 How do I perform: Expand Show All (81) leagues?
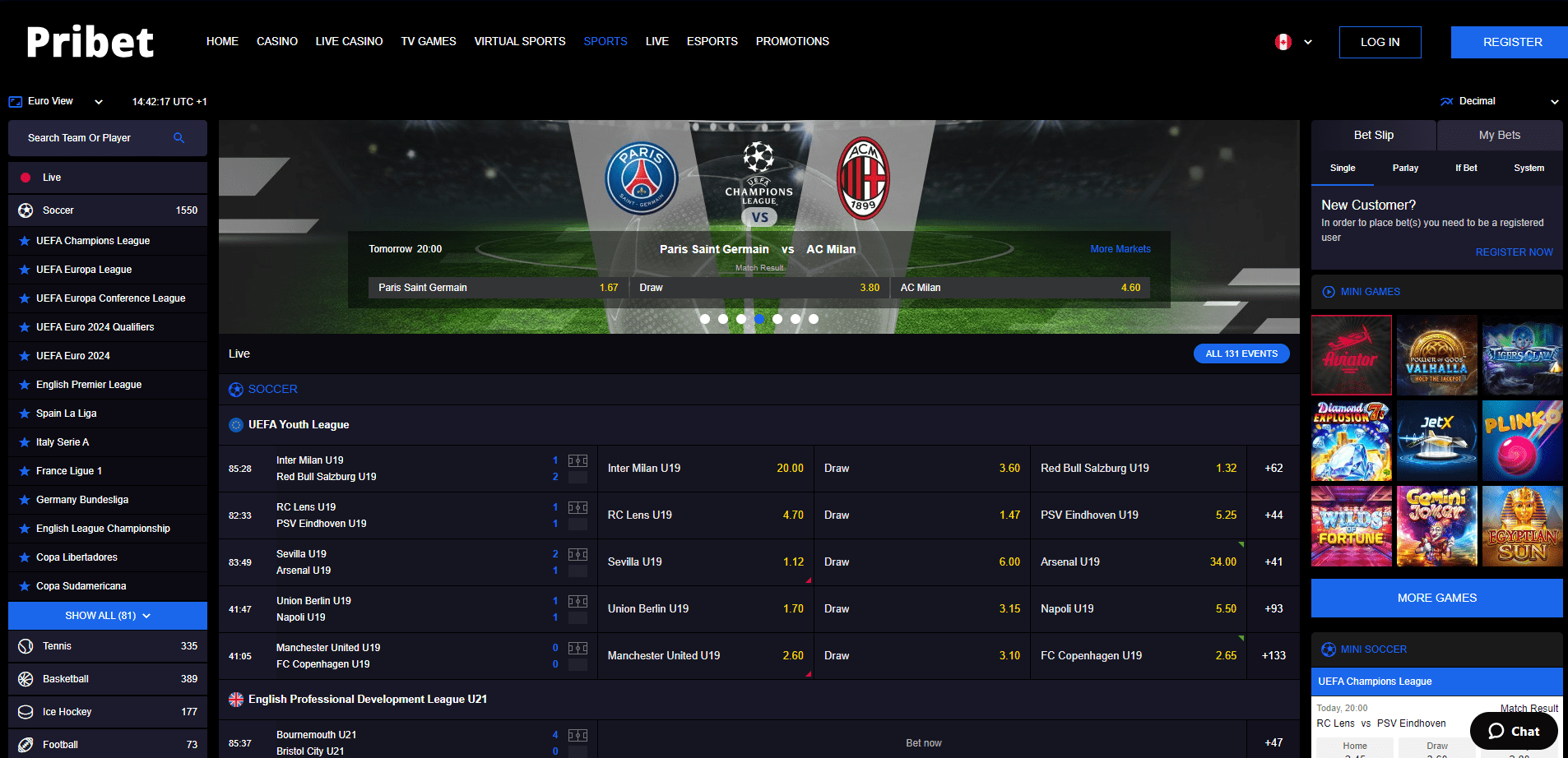(108, 616)
